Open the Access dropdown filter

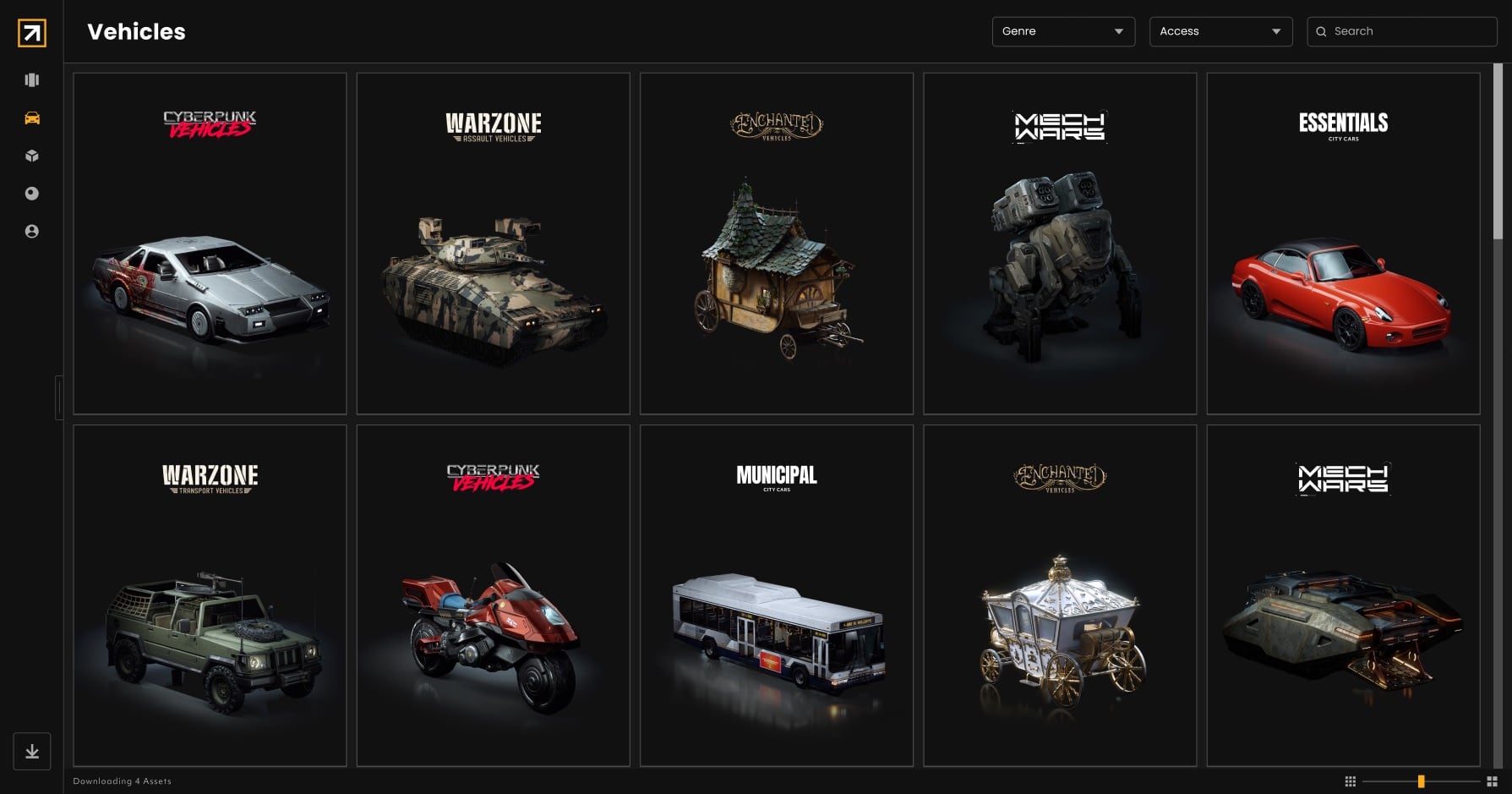[x=1220, y=31]
